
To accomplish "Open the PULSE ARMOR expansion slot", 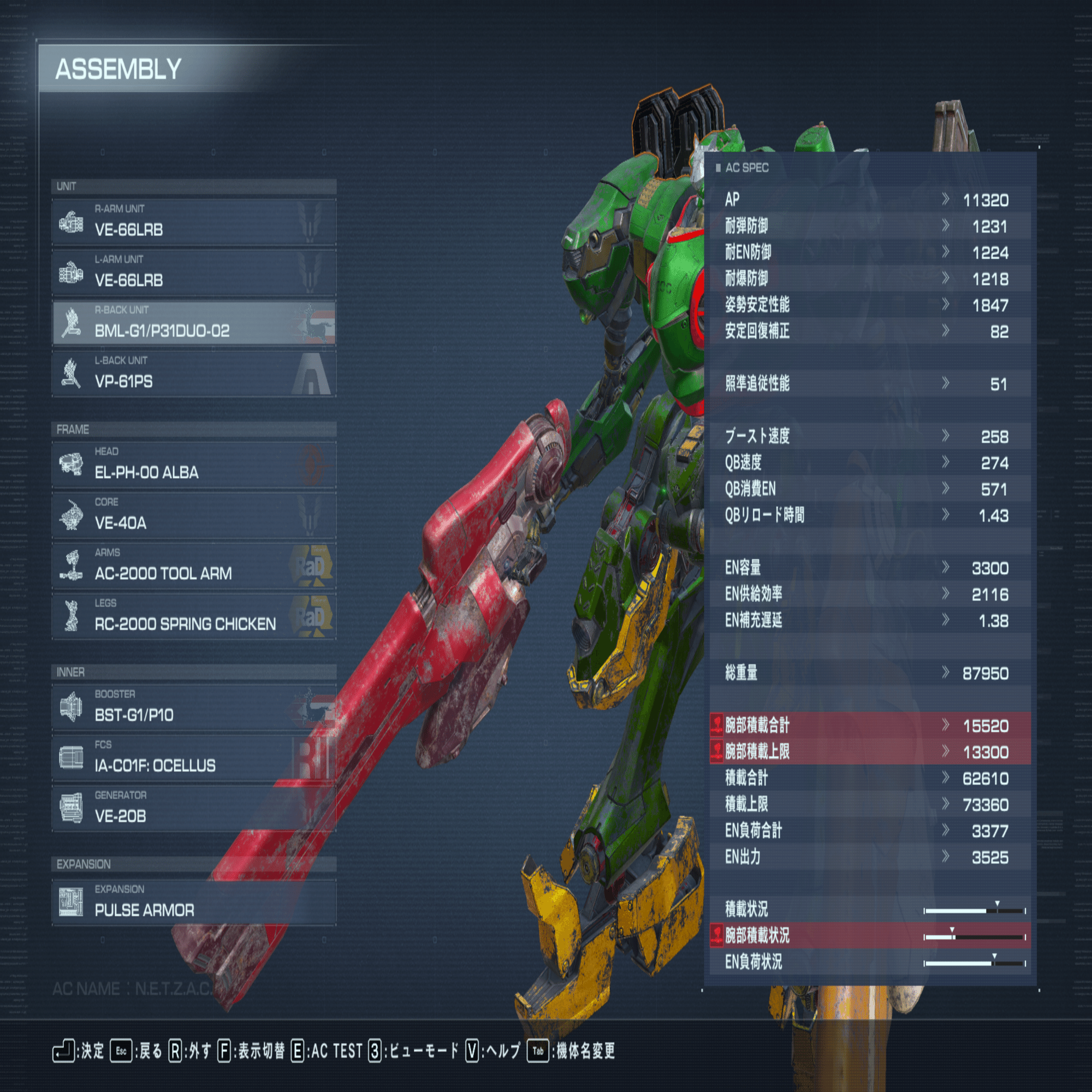I will click(194, 903).
